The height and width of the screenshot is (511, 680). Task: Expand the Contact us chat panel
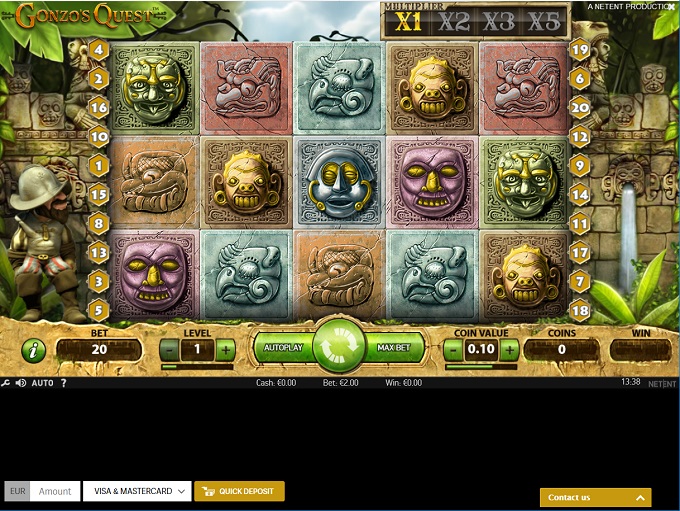pyautogui.click(x=595, y=497)
